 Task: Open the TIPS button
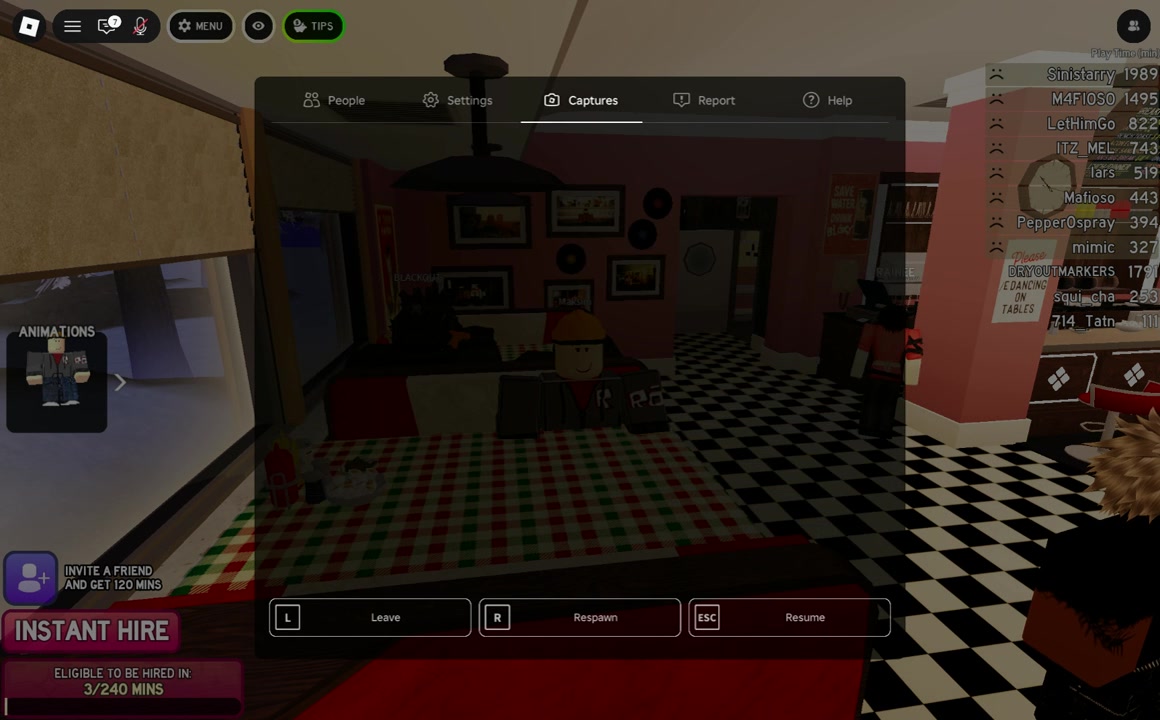click(x=313, y=26)
